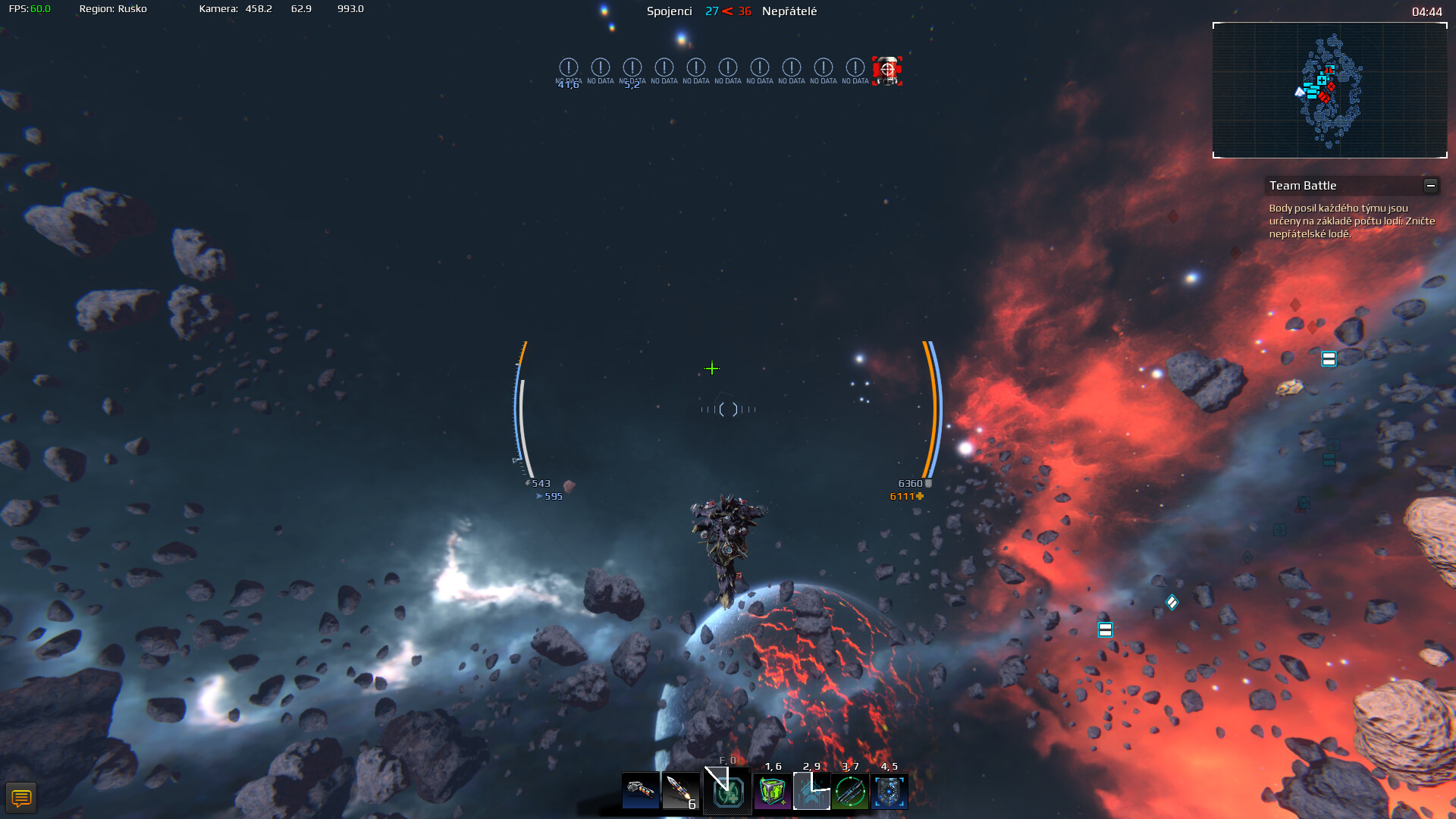The image size is (1456, 819).
Task: Collapse the Team Battle panel with minus button
Action: pos(1432,184)
